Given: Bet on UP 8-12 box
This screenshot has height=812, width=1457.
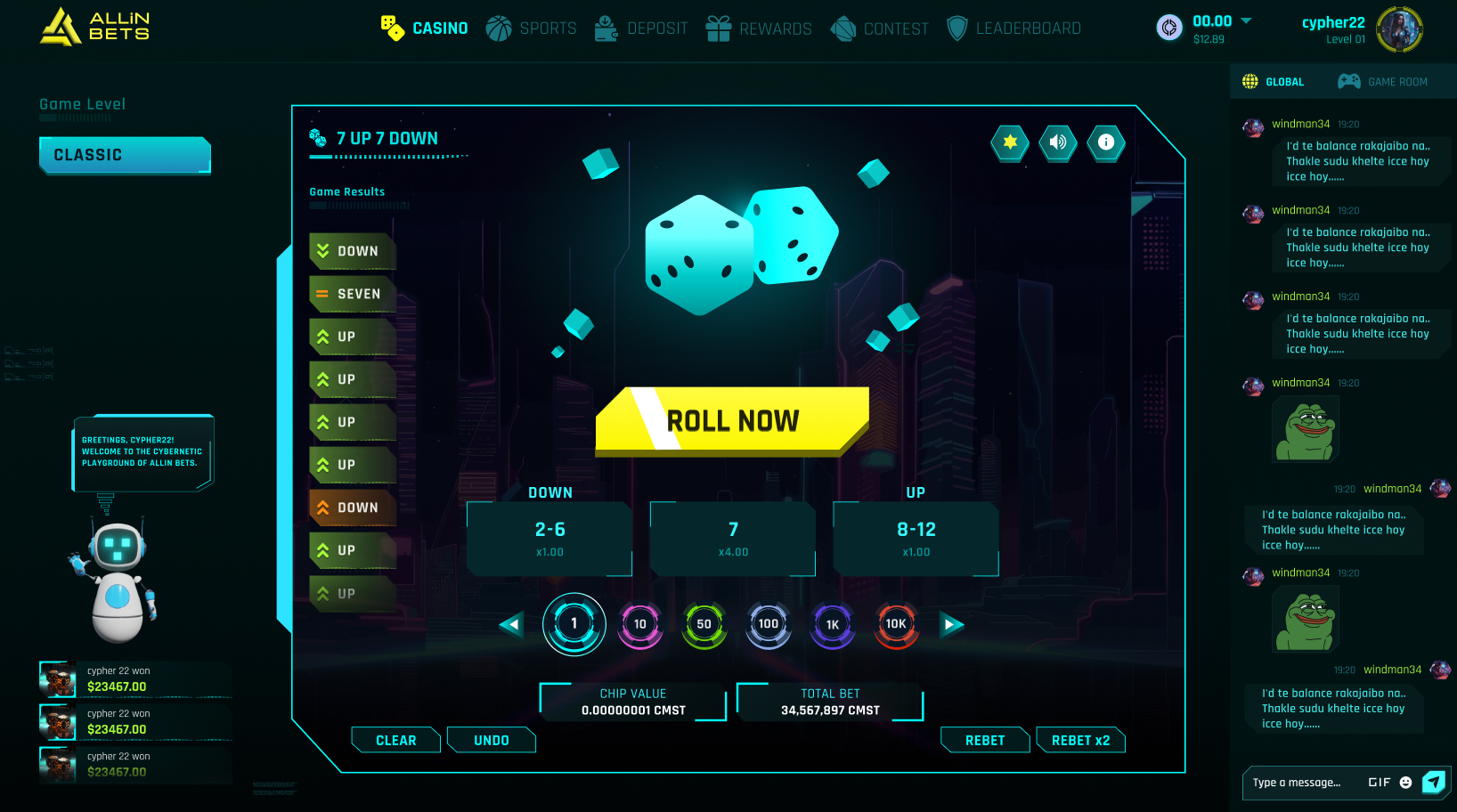Looking at the screenshot, I should (916, 539).
